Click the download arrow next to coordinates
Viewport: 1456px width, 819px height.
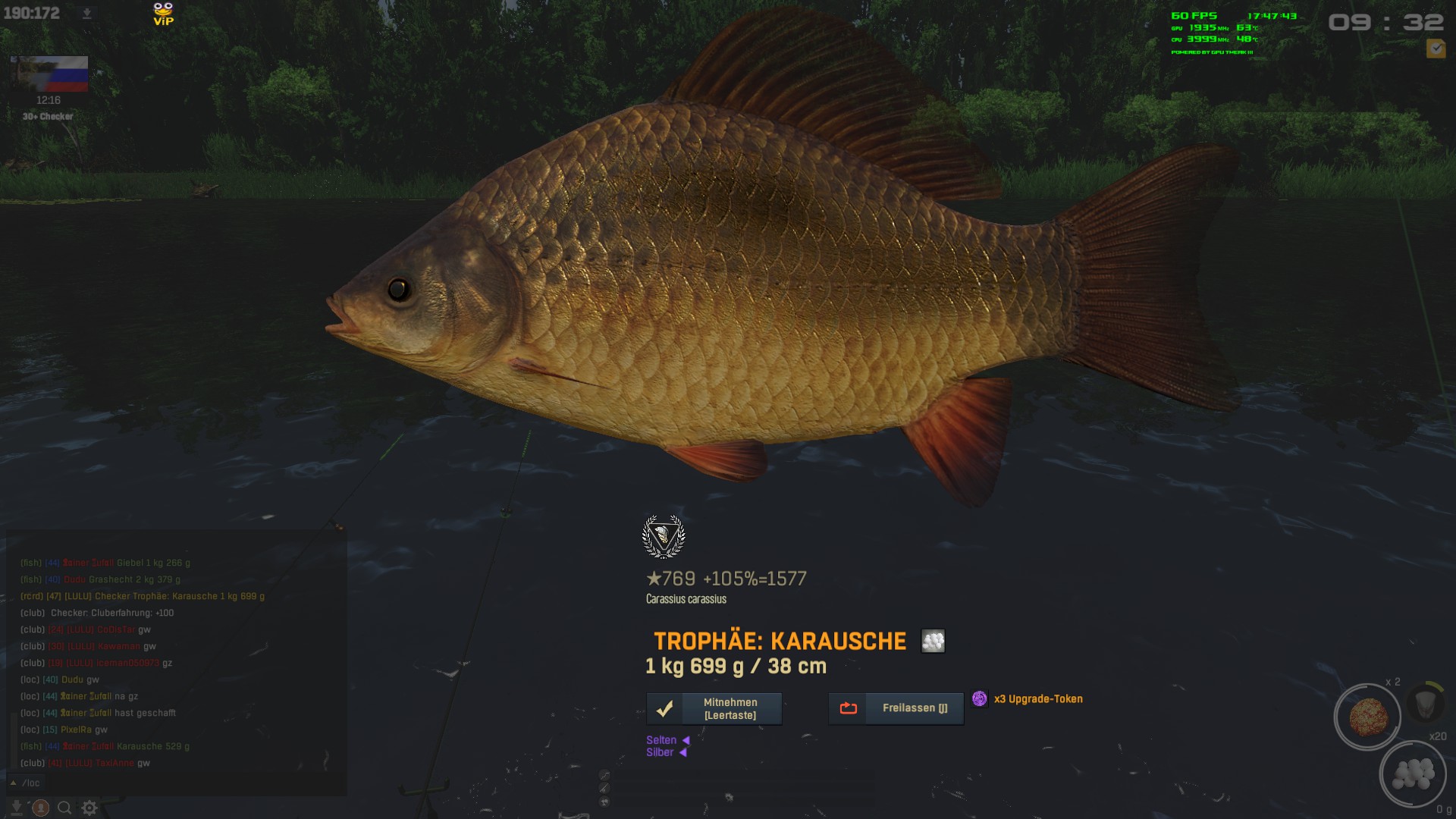click(86, 13)
